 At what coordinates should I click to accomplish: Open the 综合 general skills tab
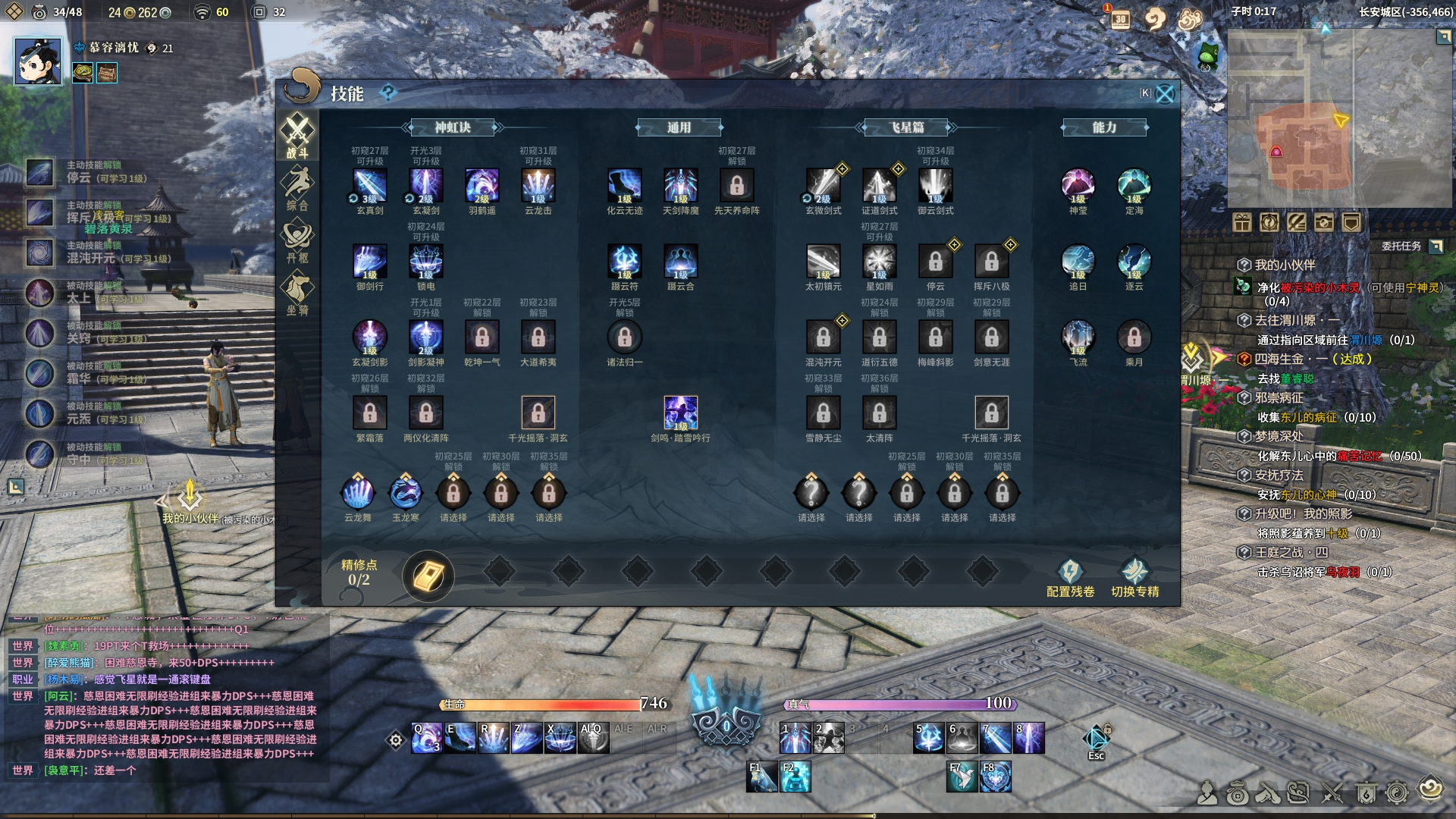coord(297,188)
